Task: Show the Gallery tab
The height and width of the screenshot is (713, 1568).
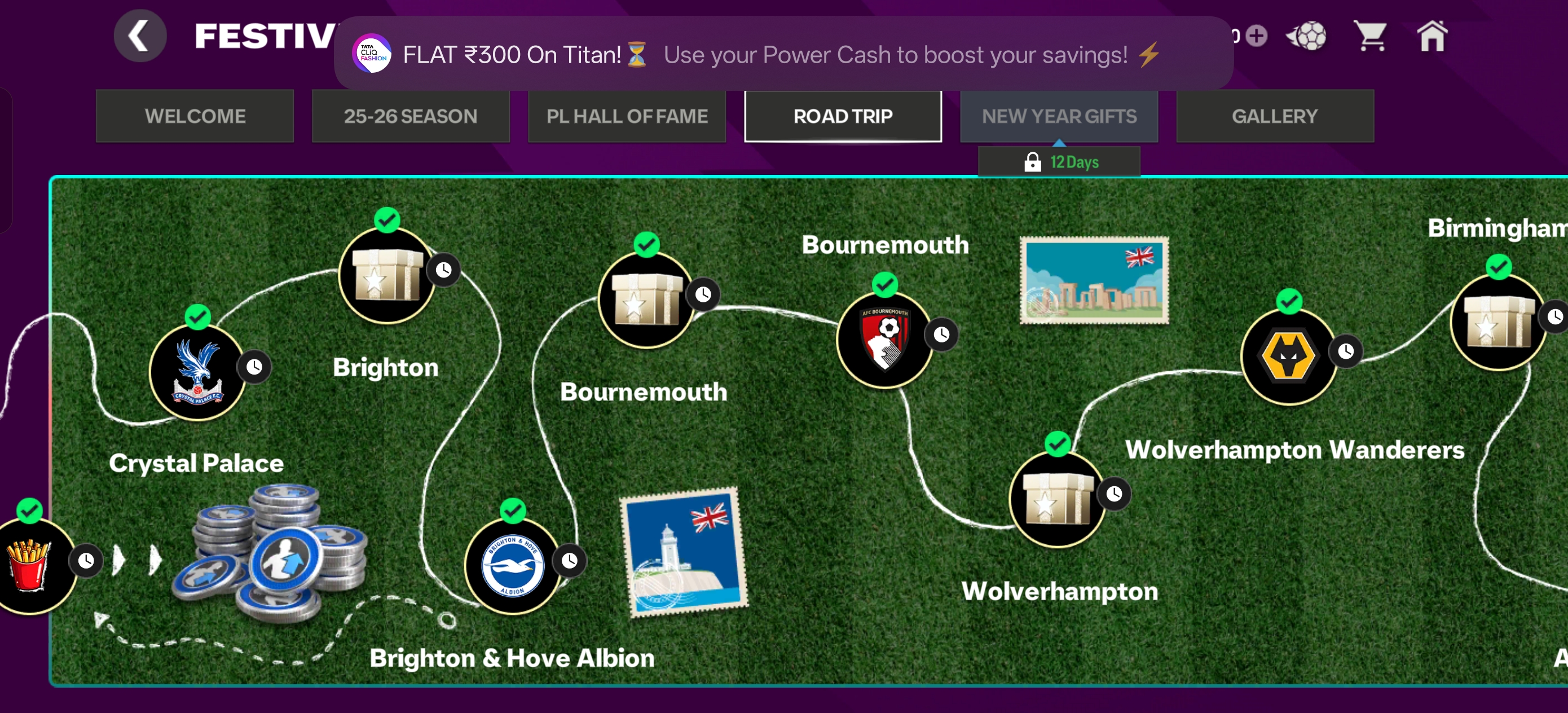Action: (1275, 116)
